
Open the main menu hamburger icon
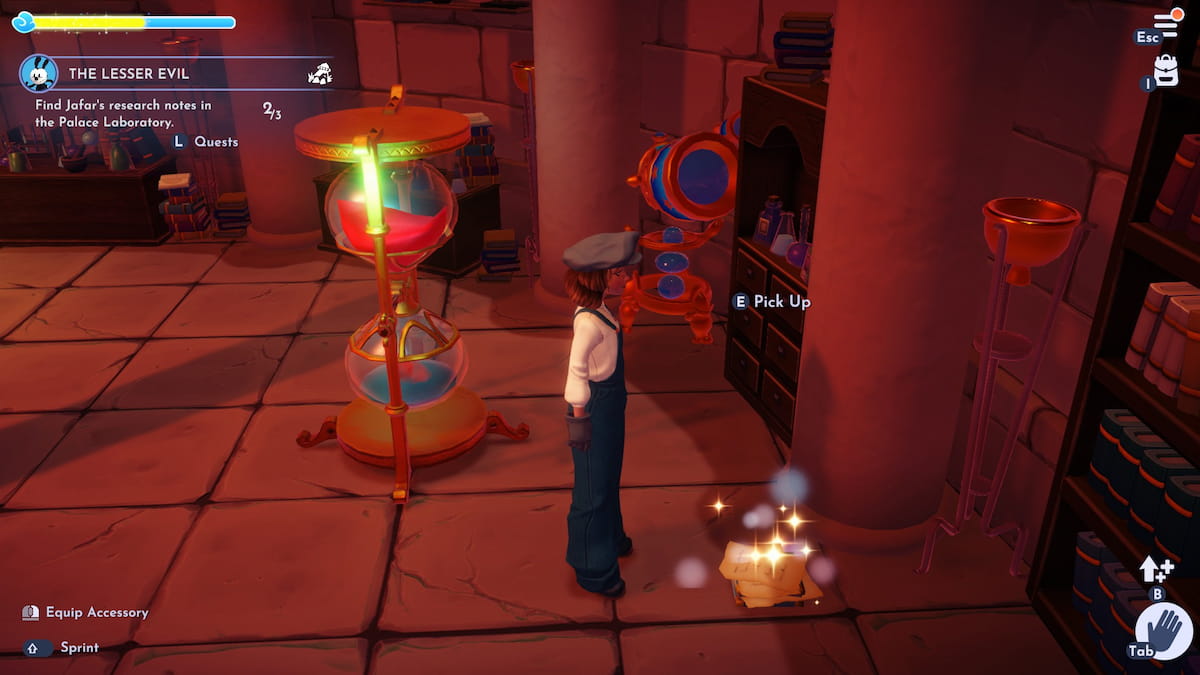1168,22
